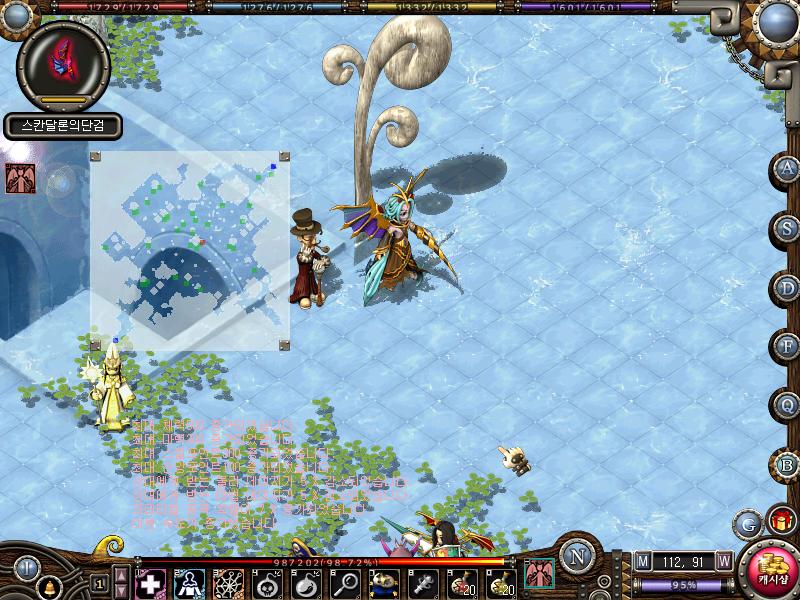Select the magnifying glass hotbar slot
Image resolution: width=800 pixels, height=600 pixels.
346,582
